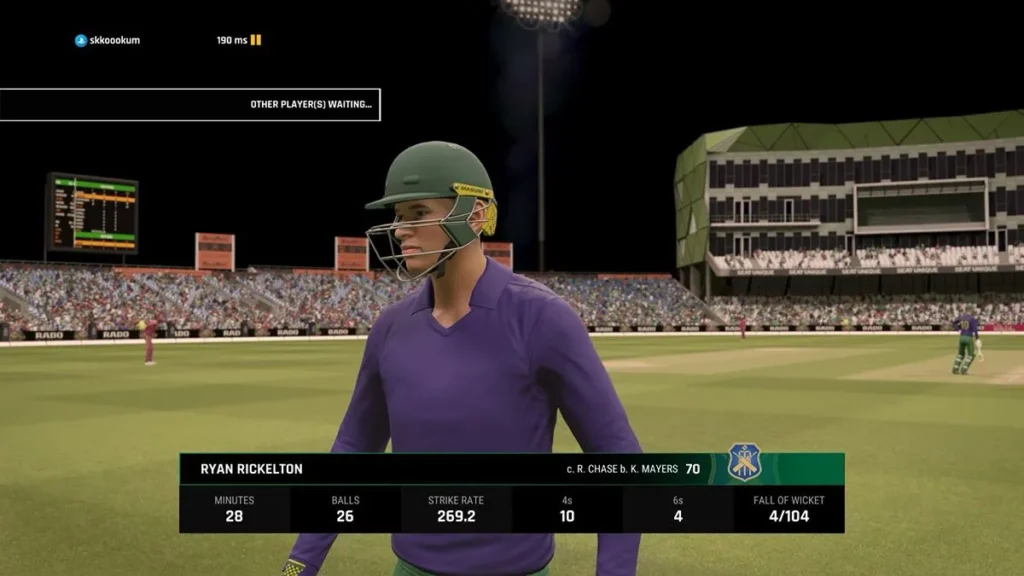Select the Other Player(s) Waiting banner
1024x576 pixels.
pyautogui.click(x=190, y=104)
